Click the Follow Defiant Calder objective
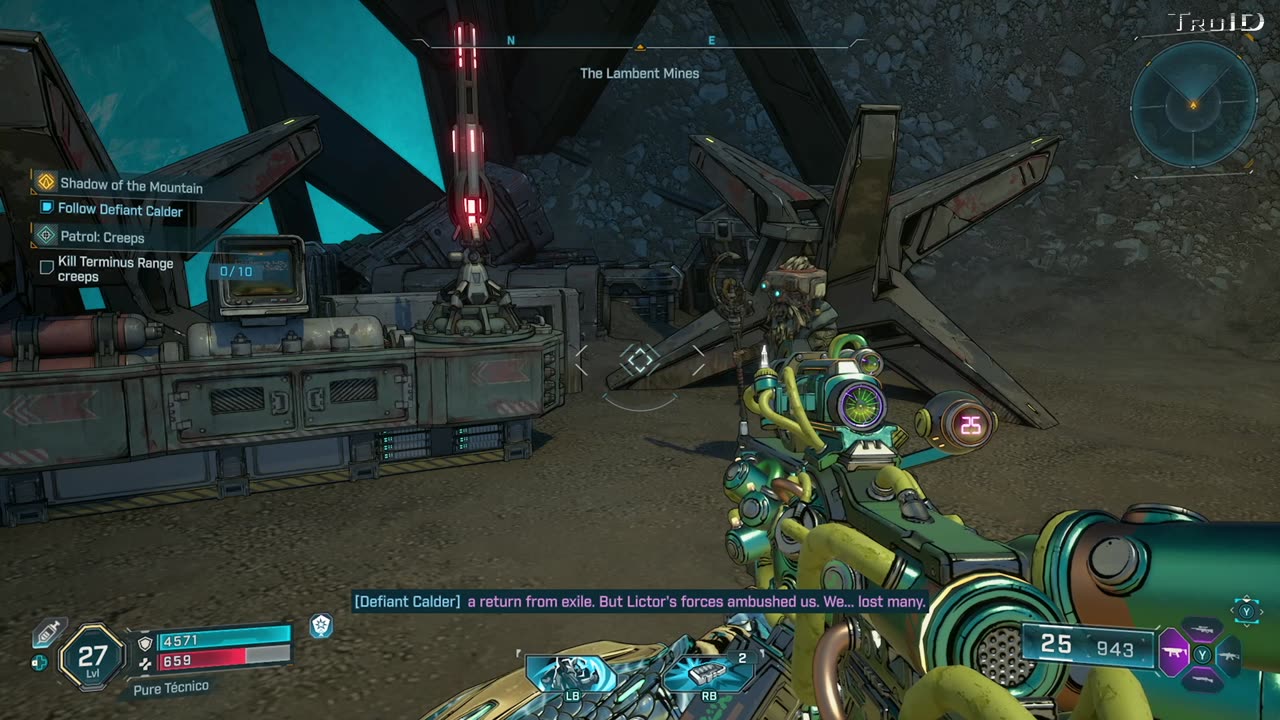 [119, 211]
